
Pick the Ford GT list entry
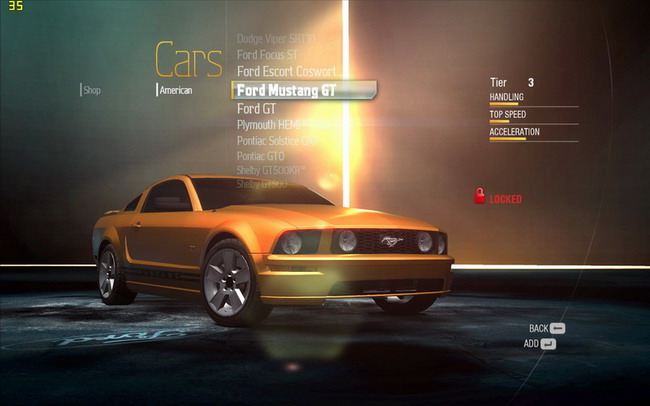point(256,108)
